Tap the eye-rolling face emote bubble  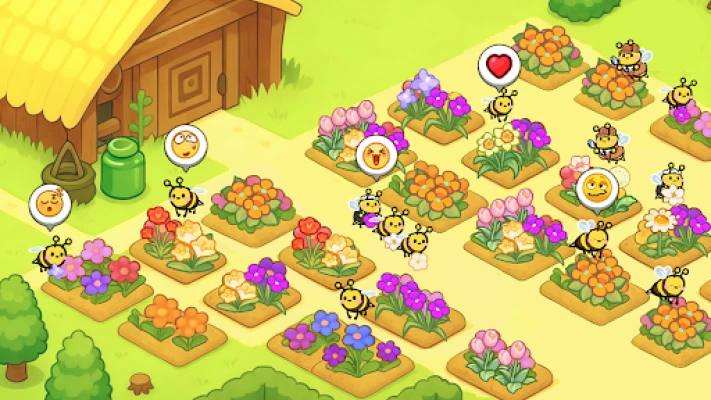[185, 147]
